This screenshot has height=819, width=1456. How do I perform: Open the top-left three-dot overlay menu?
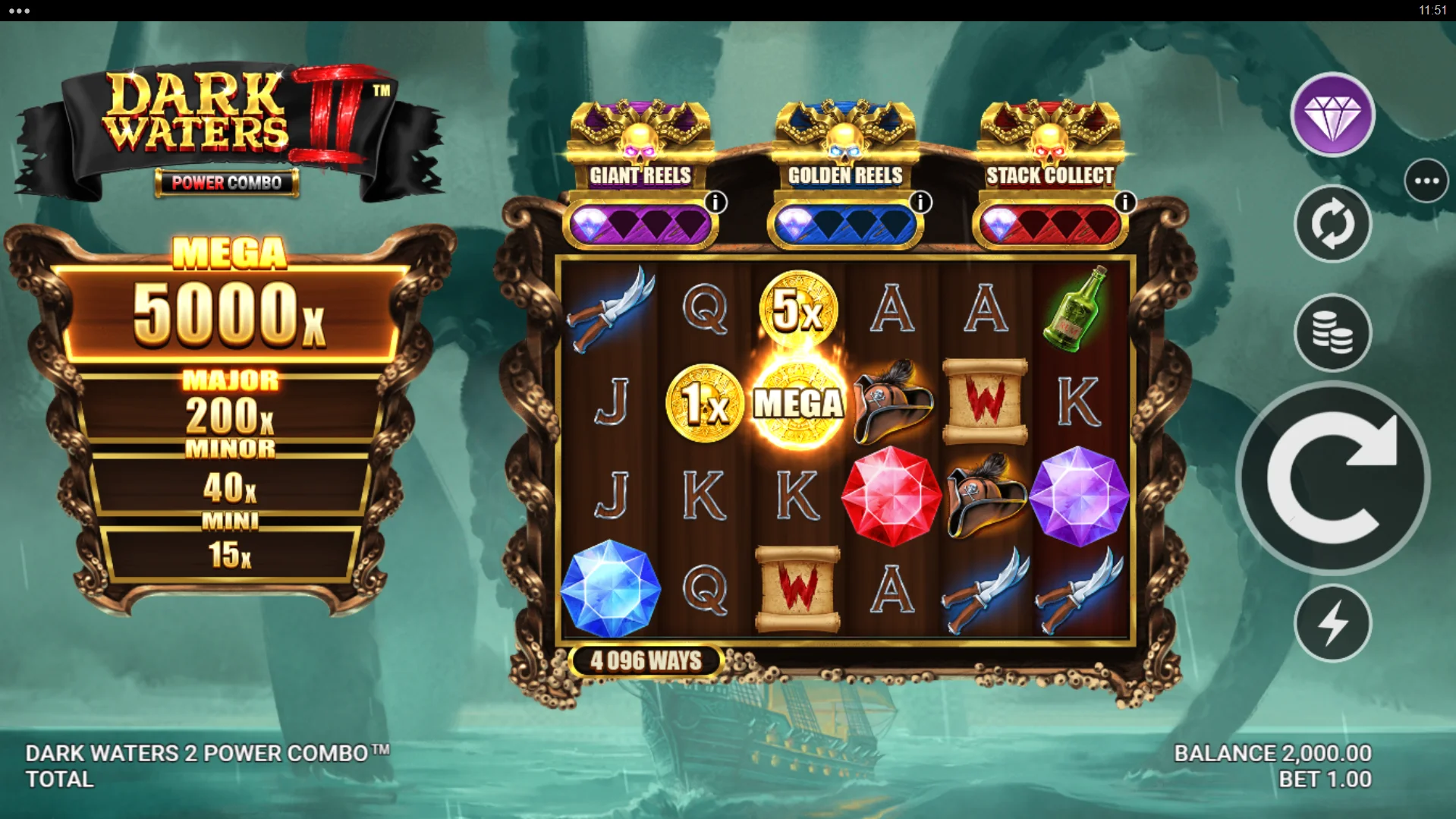pos(20,11)
